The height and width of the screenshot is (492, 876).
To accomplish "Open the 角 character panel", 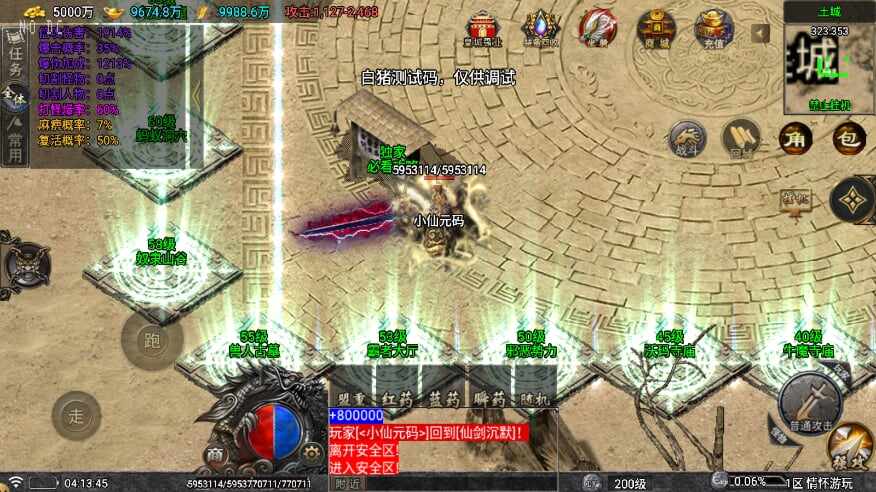I will 796,138.
